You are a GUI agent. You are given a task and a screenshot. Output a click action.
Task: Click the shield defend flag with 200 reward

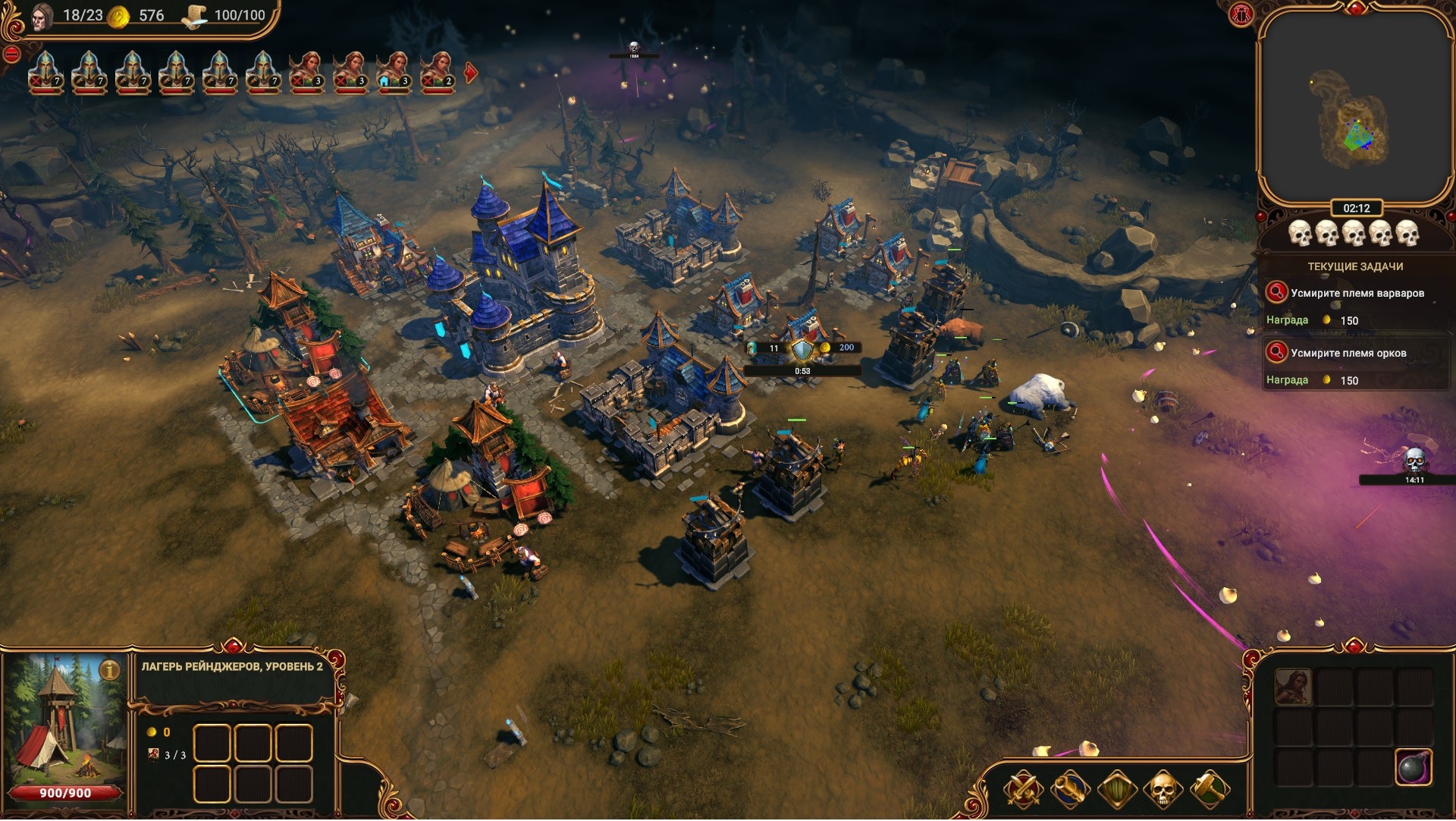[802, 350]
